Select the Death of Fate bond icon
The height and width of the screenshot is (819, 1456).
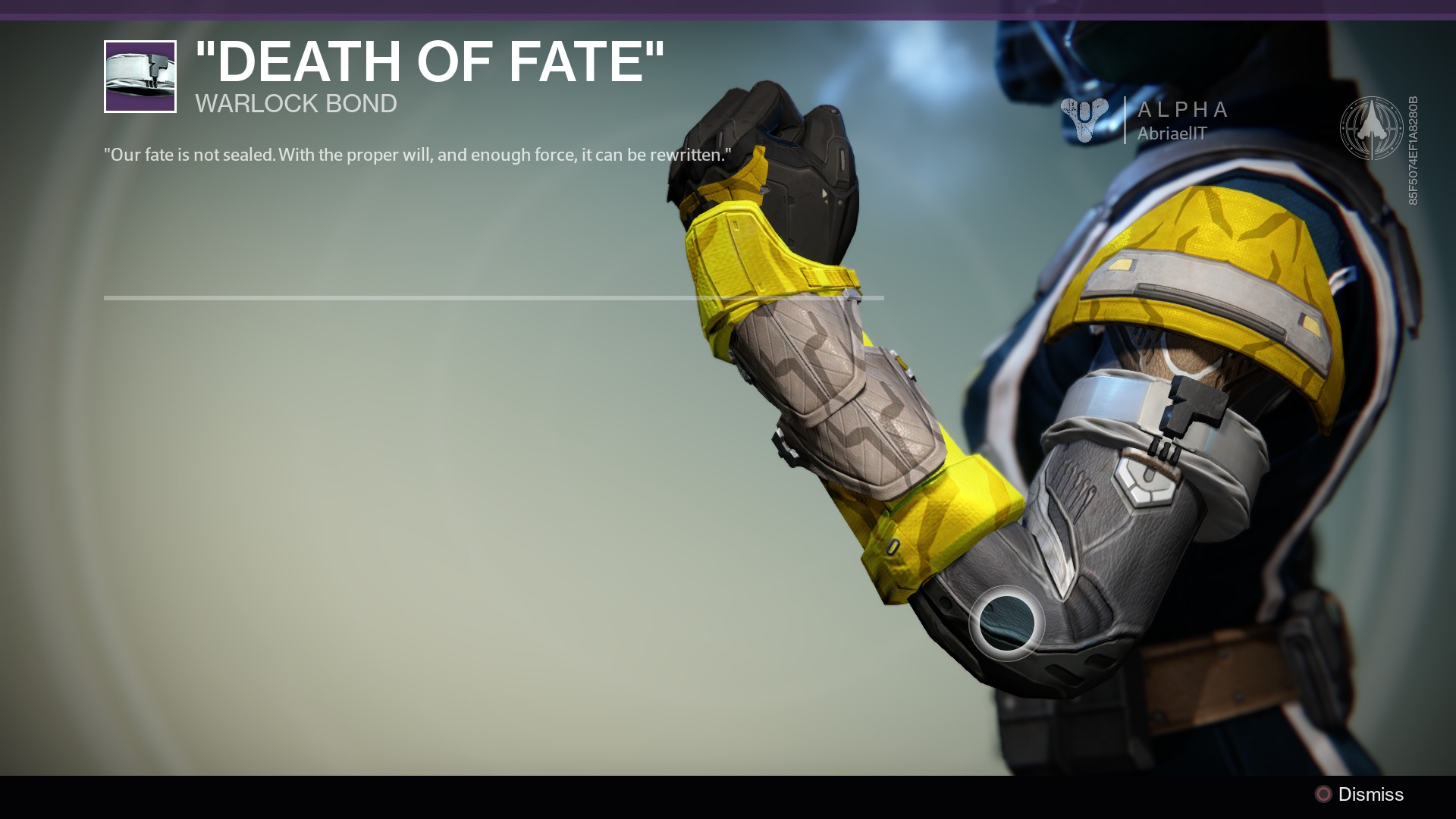tap(140, 77)
